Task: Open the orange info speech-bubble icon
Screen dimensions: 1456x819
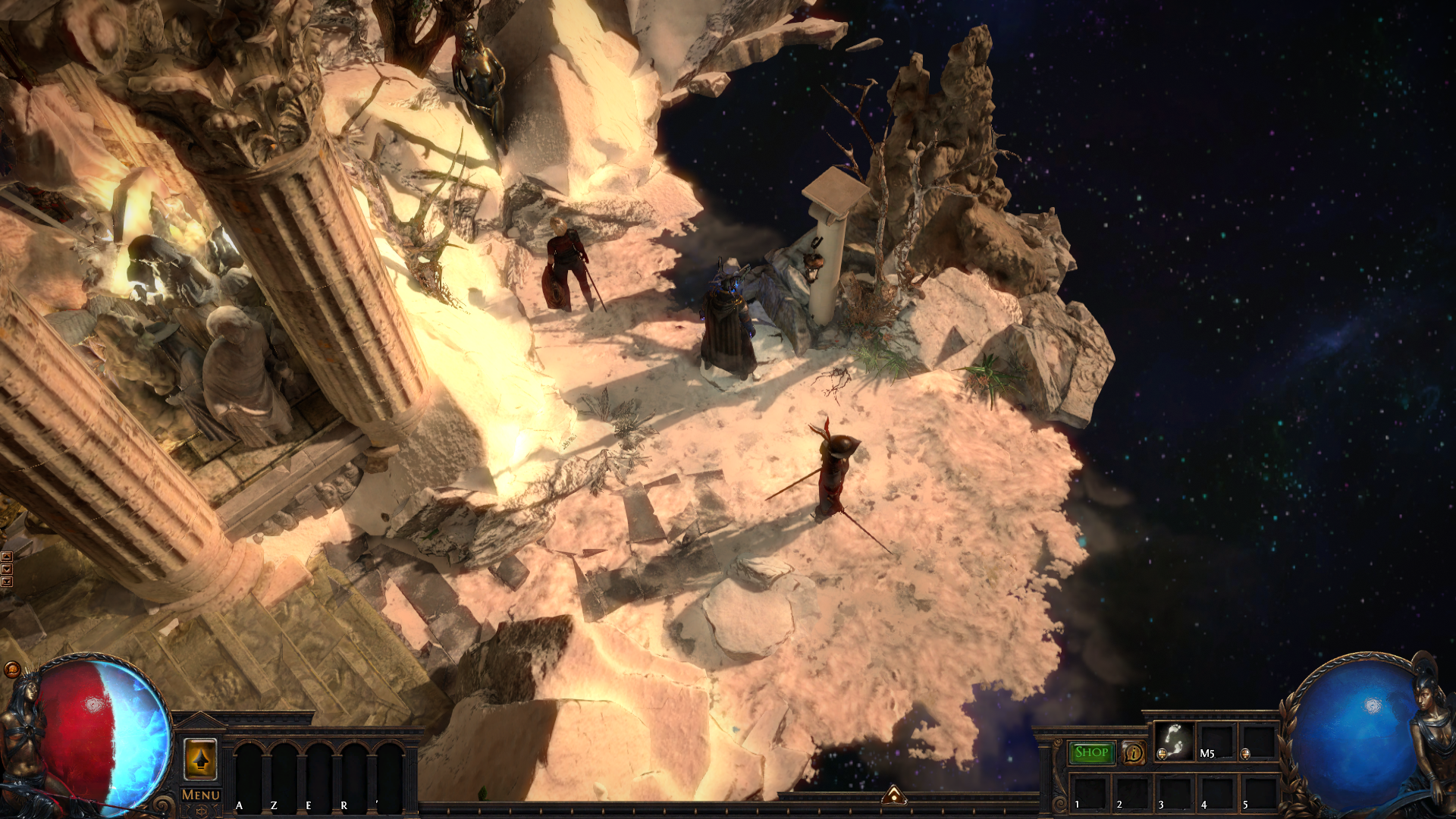Action: pos(1134,753)
